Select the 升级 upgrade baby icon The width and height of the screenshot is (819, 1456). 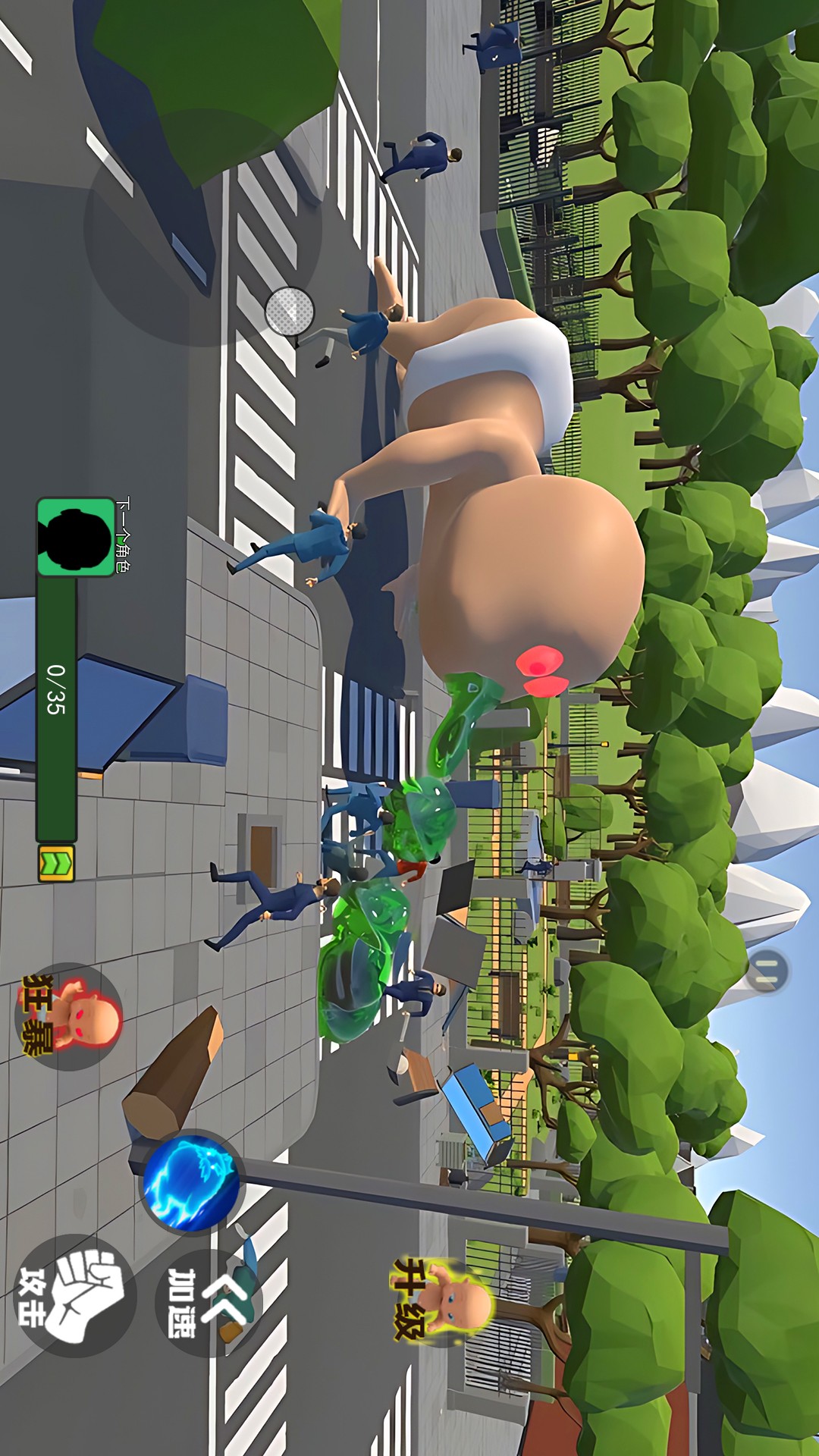pos(445,1298)
